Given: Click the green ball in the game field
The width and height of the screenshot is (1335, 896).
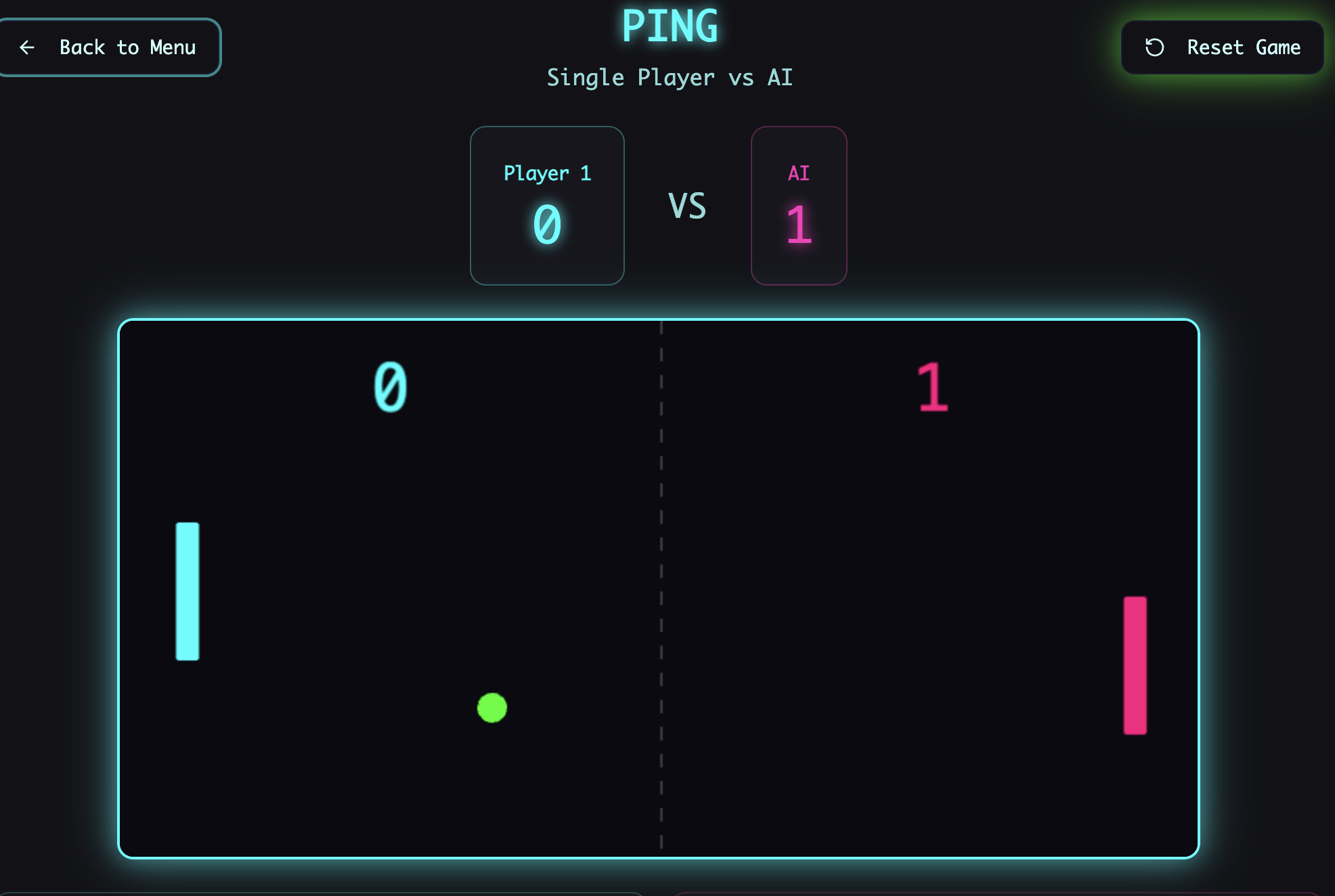Looking at the screenshot, I should click(491, 708).
